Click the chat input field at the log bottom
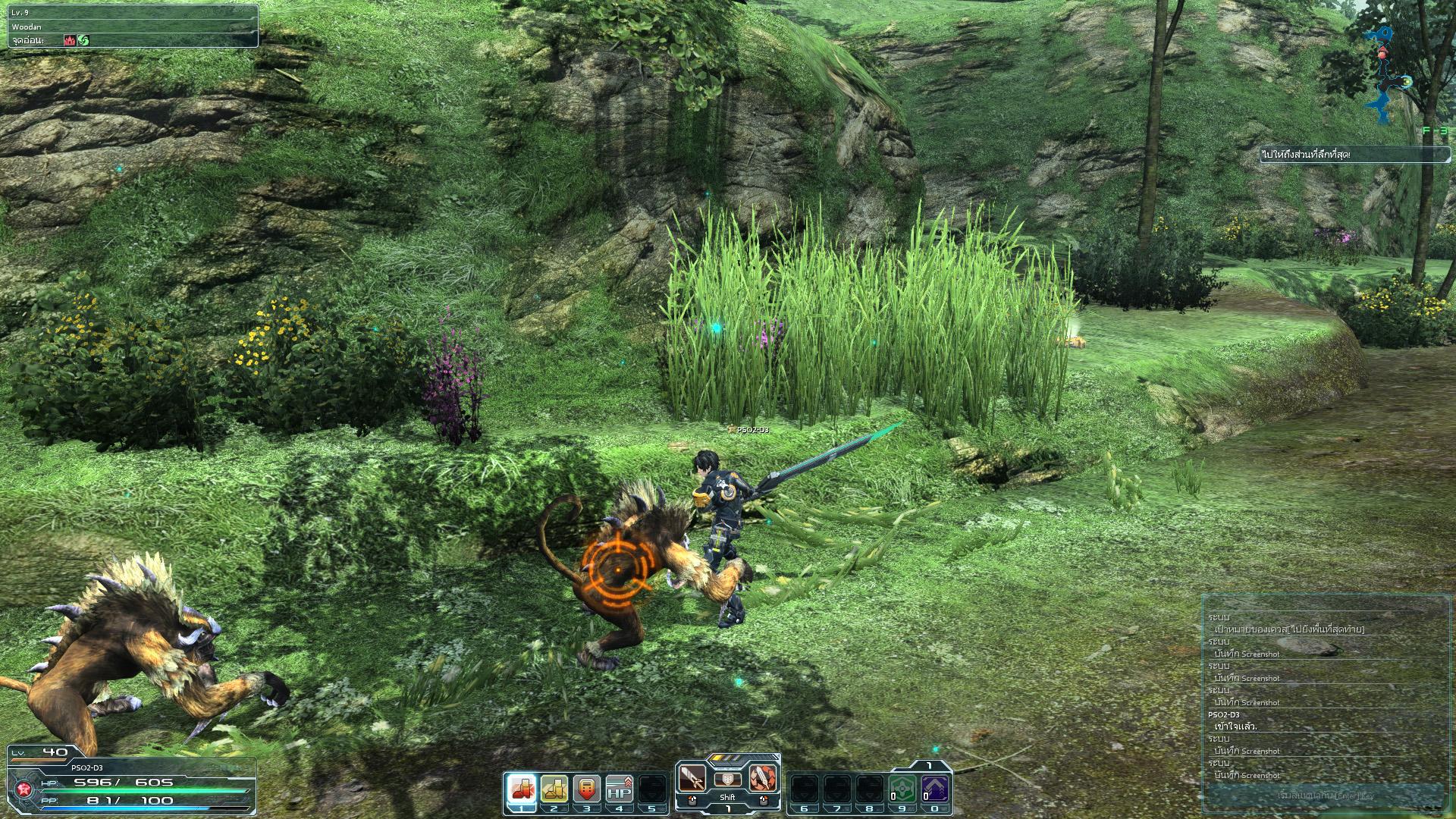This screenshot has width=1456, height=819. coord(1323,795)
